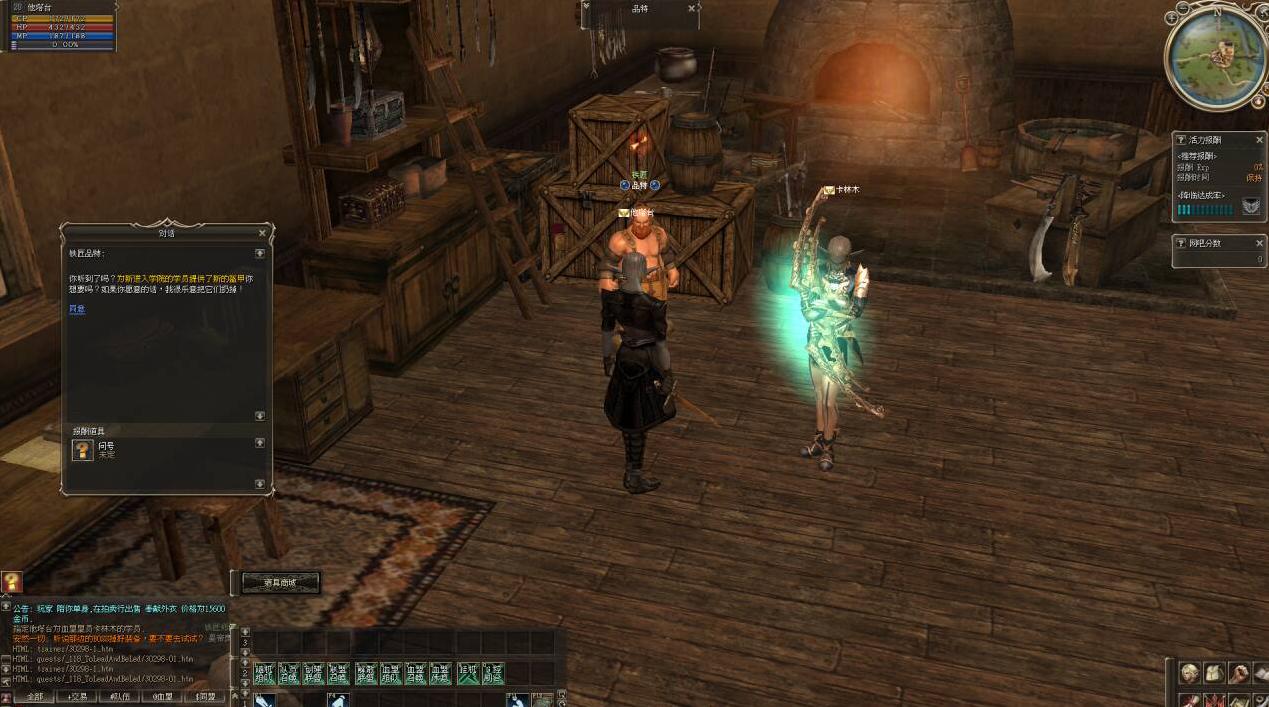
Task: Click the winged emblem in vitality panel
Action: pyautogui.click(x=1250, y=206)
